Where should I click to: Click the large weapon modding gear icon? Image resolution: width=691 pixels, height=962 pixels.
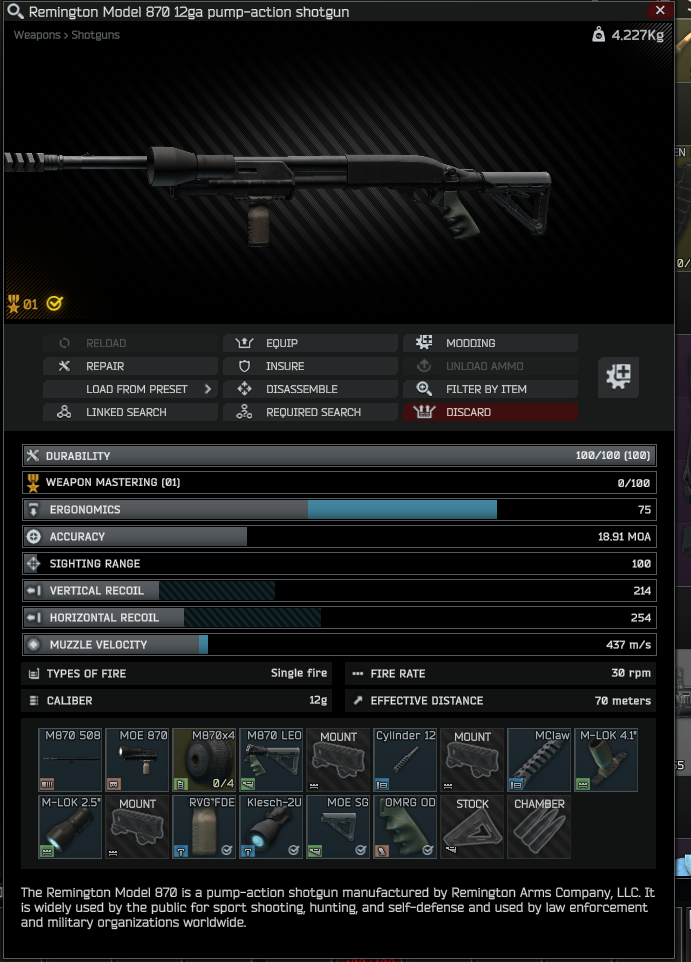[618, 377]
